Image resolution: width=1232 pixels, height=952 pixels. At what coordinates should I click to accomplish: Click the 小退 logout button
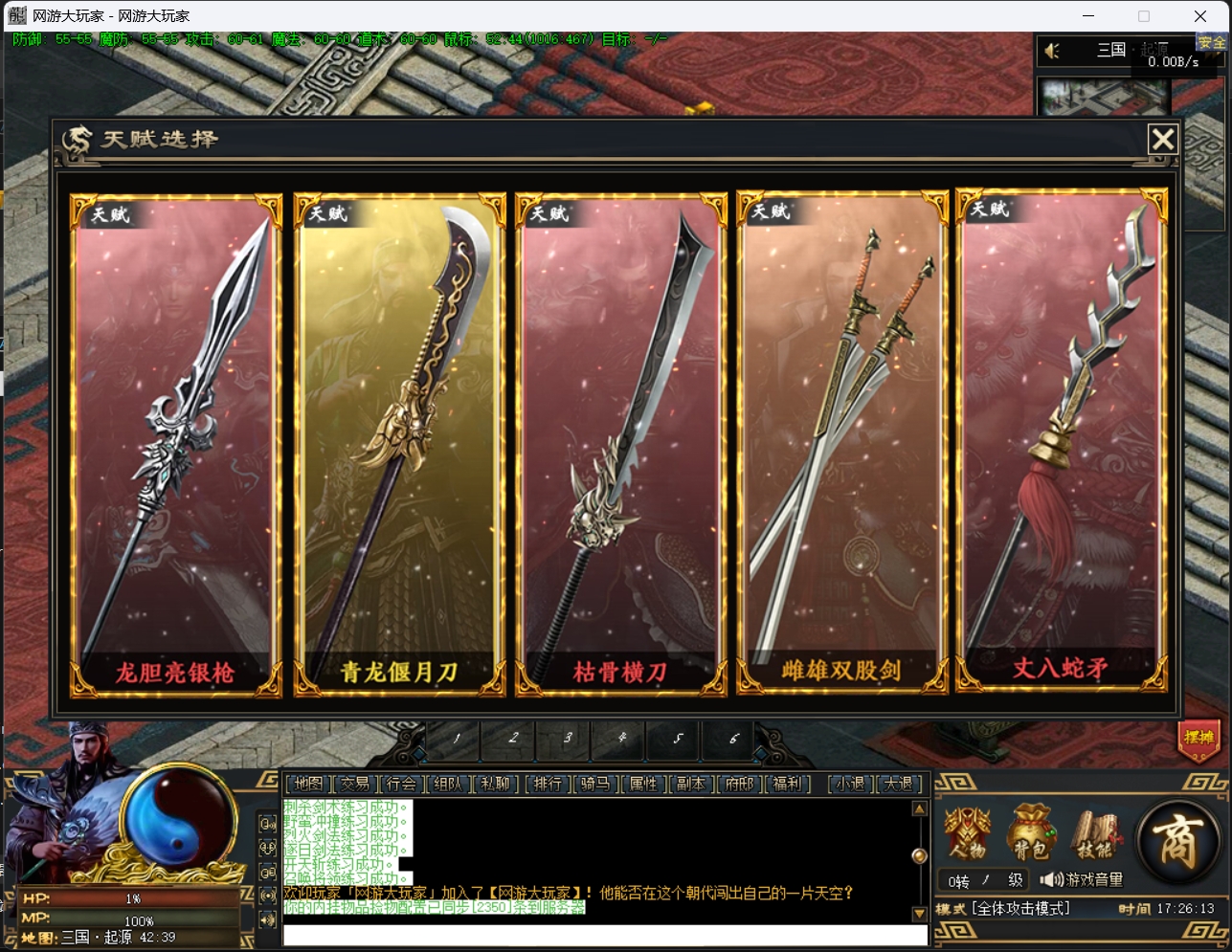point(850,784)
